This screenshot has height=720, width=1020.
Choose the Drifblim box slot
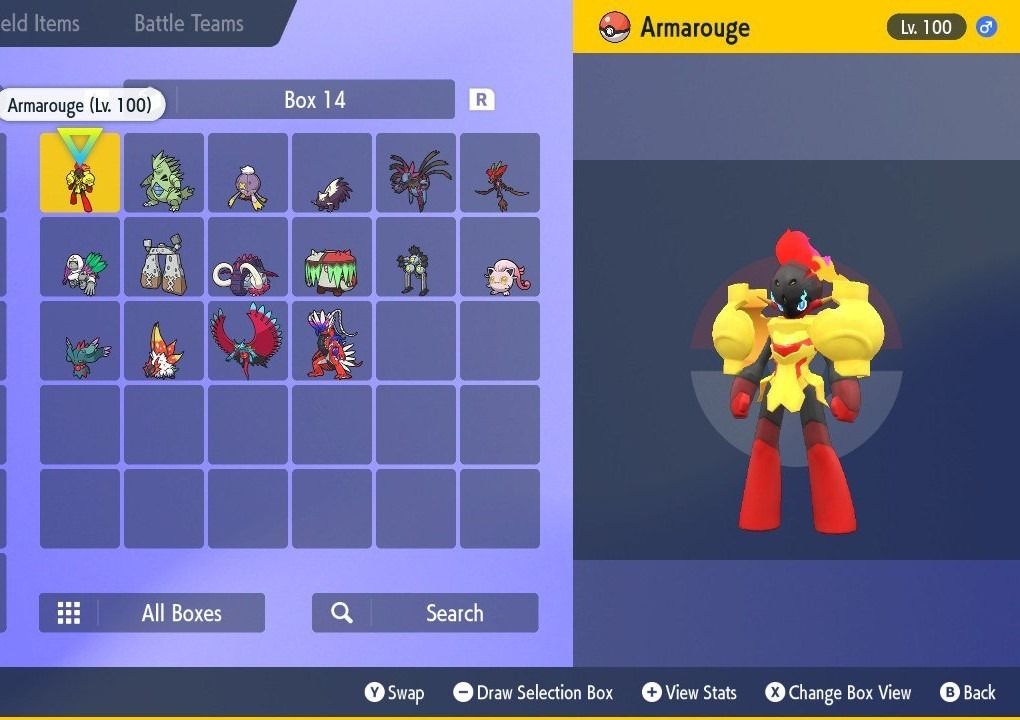coord(248,173)
